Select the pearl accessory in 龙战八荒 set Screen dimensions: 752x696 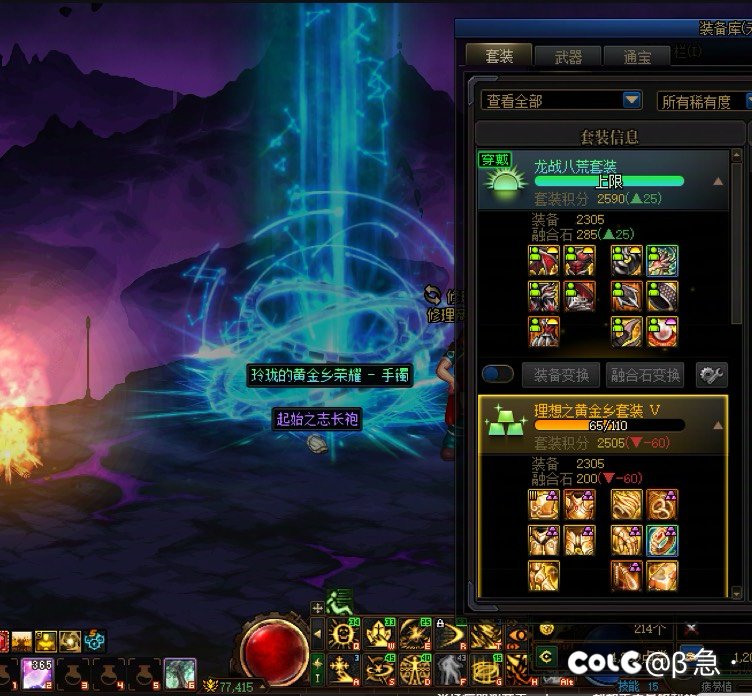662,331
